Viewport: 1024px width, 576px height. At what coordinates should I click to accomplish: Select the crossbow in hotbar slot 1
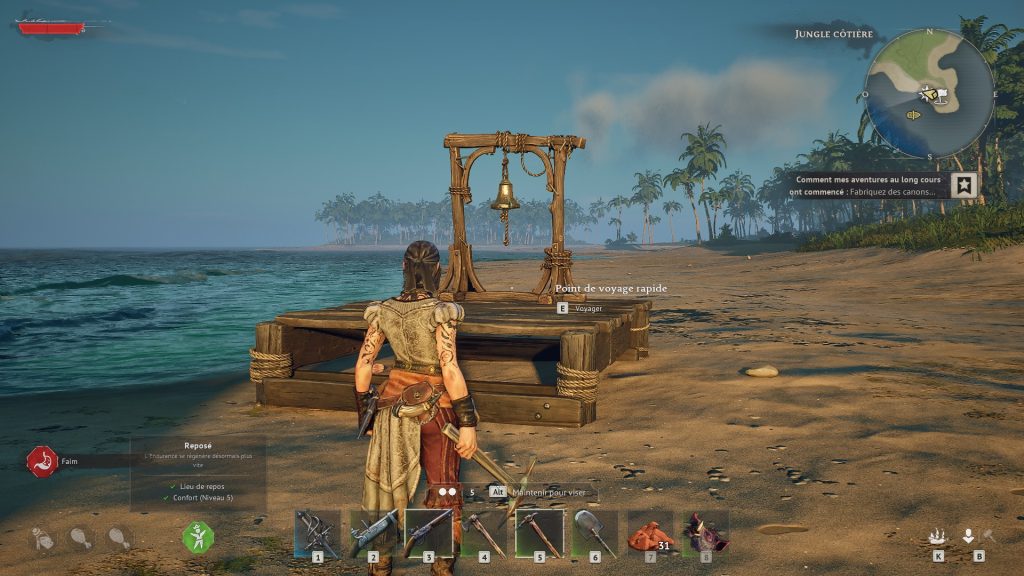[317, 531]
